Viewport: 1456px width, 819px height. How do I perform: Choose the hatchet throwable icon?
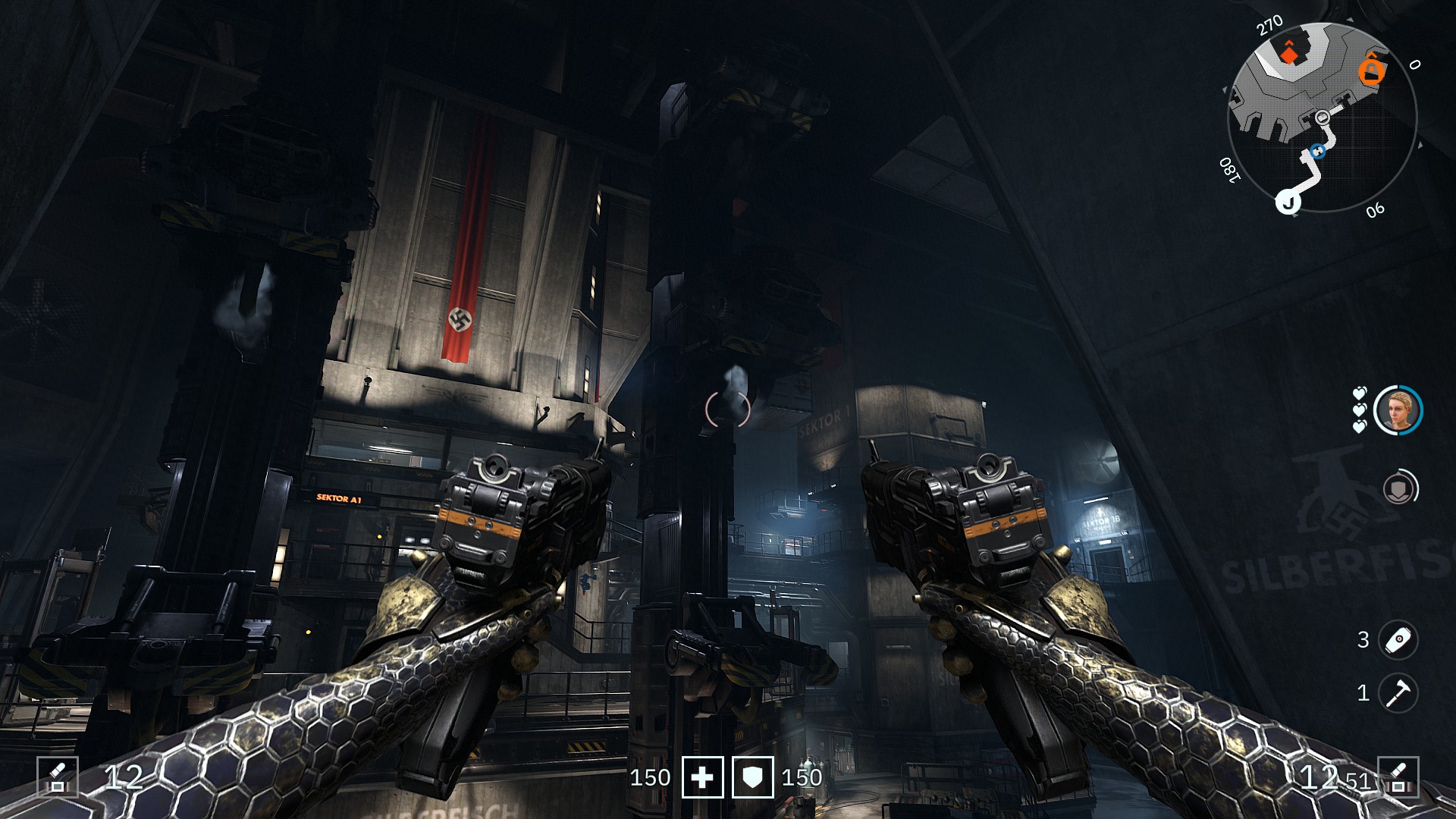click(1398, 692)
